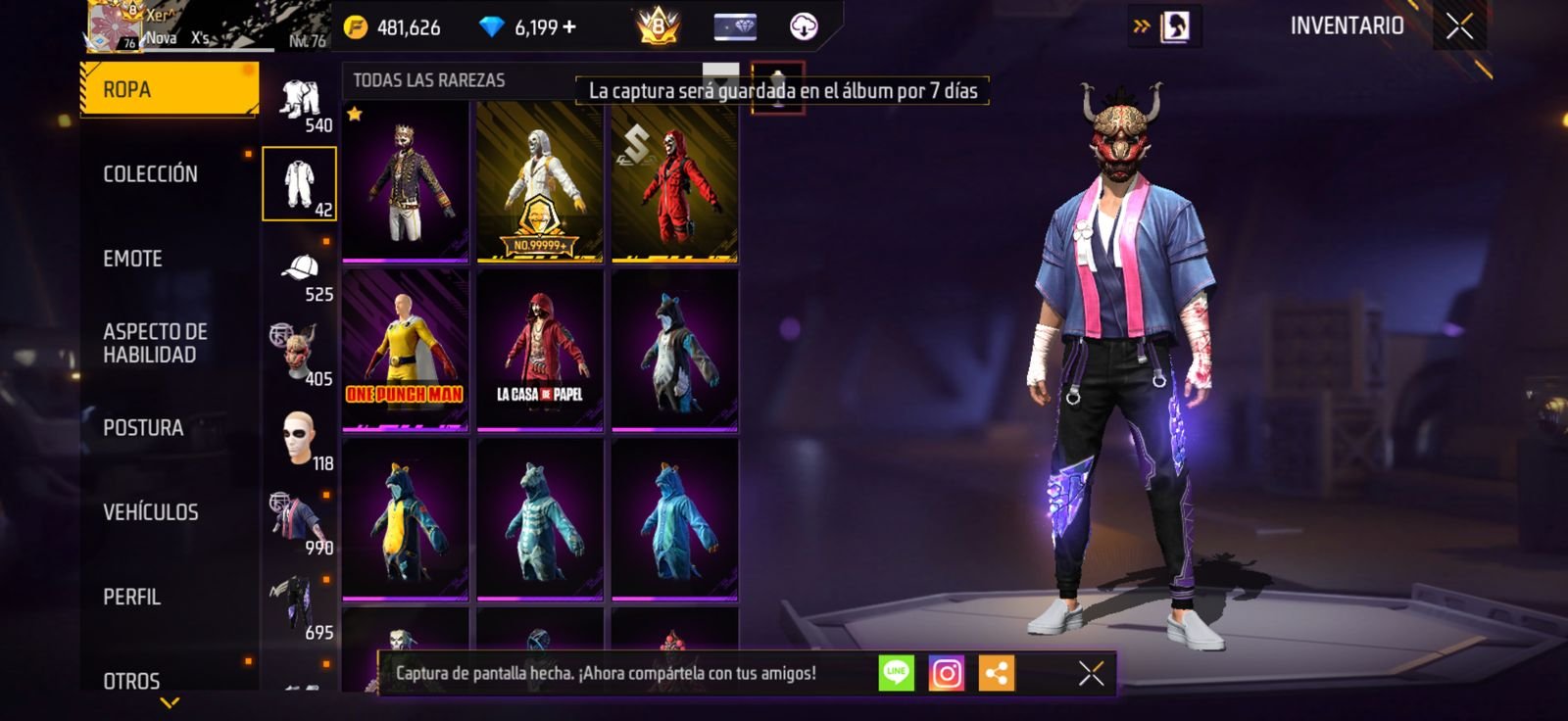The height and width of the screenshot is (721, 1568).
Task: Select the La Casa de Papel outfit
Action: [x=540, y=351]
